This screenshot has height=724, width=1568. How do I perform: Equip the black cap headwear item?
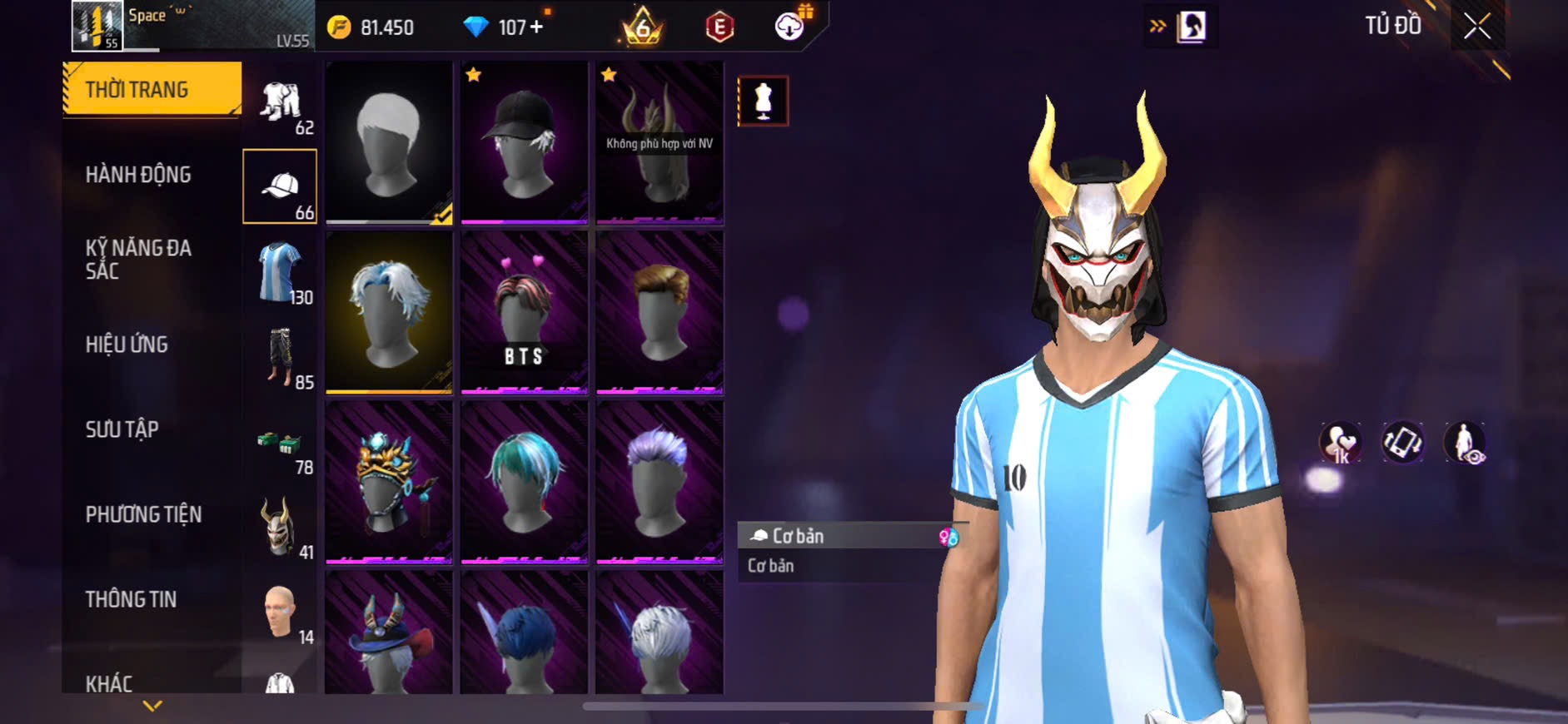(x=524, y=142)
